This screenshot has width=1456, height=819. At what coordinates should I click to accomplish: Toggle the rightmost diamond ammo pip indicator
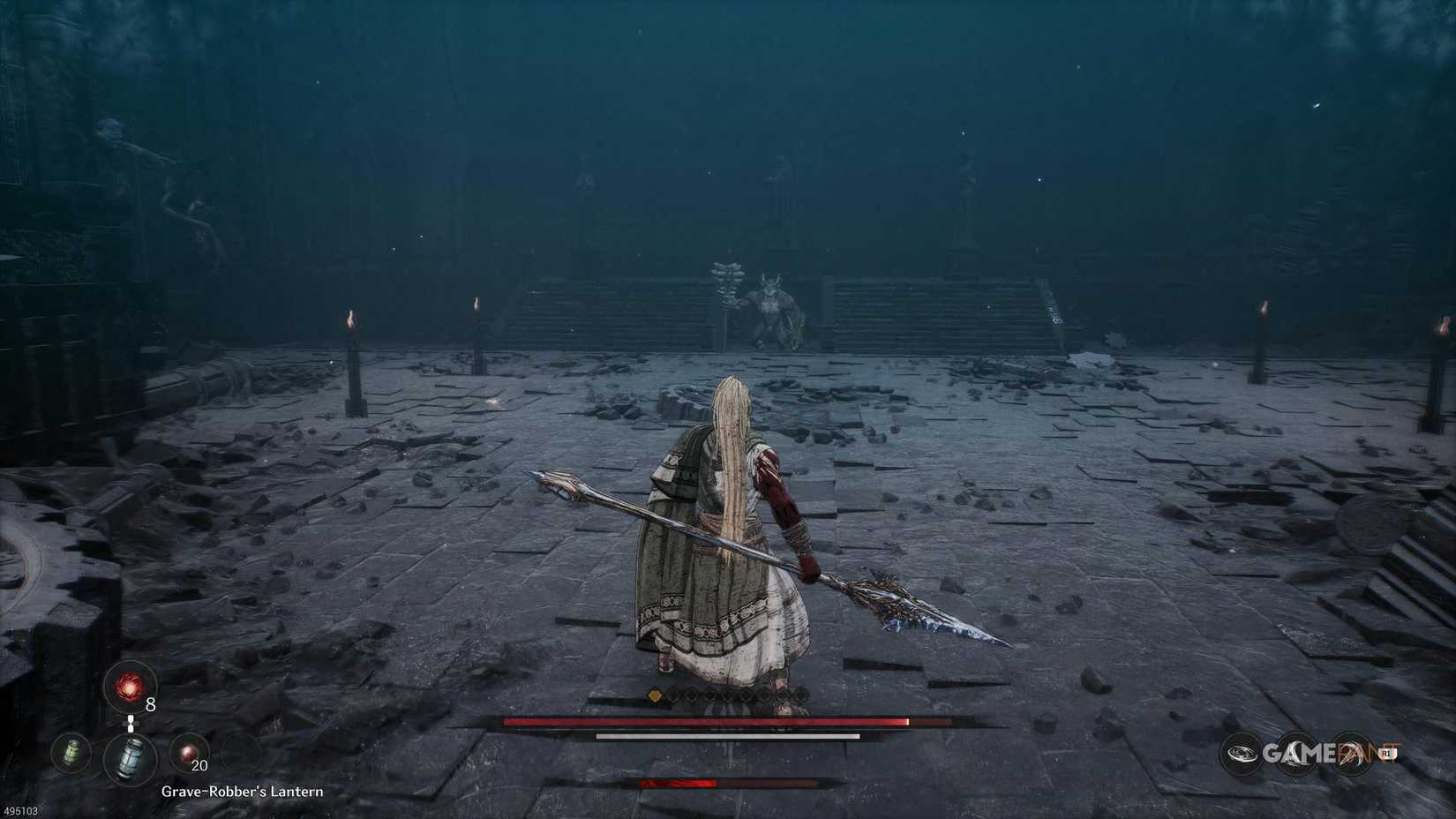pyautogui.click(x=799, y=695)
